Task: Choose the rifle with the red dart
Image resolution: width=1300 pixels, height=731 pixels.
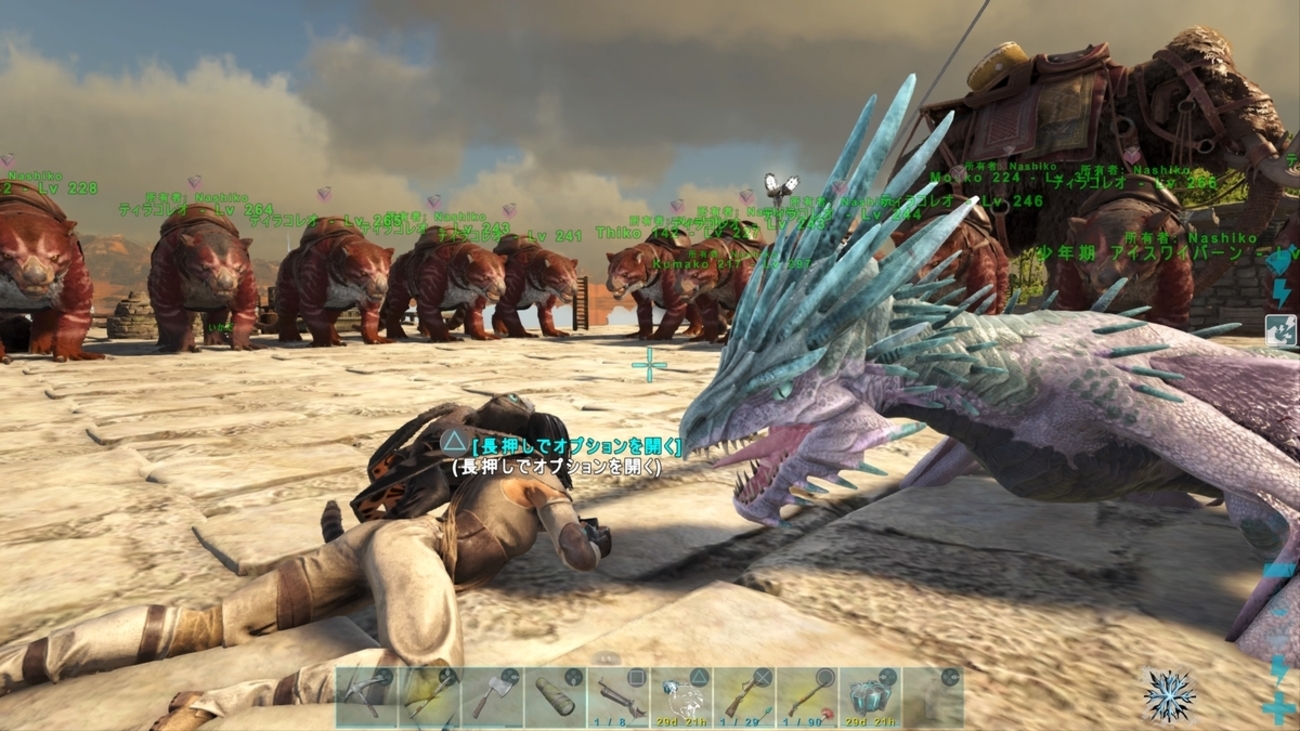Action: 807,697
